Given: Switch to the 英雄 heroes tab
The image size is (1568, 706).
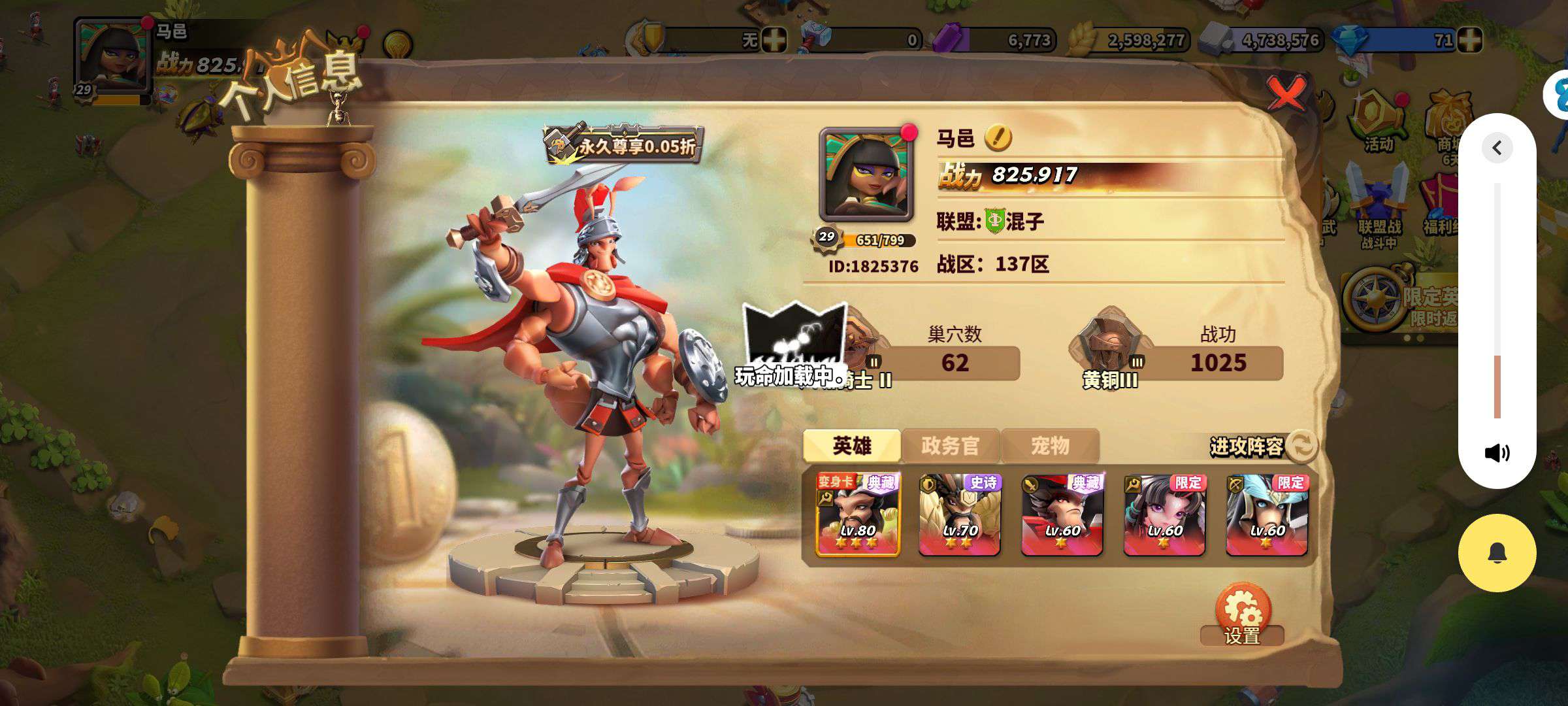Looking at the screenshot, I should pyautogui.click(x=851, y=446).
